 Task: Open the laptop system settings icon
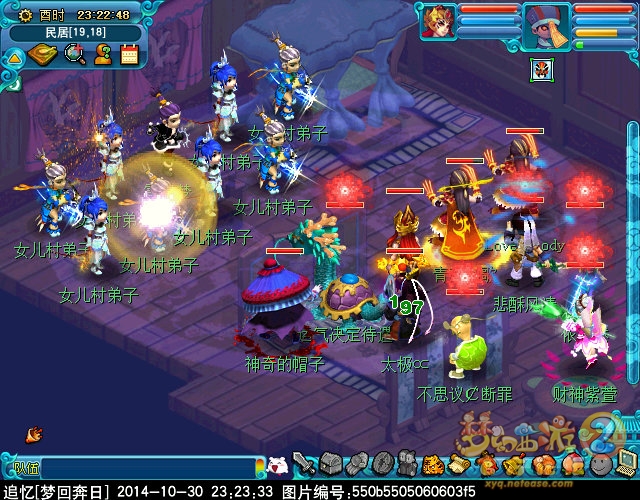625,464
